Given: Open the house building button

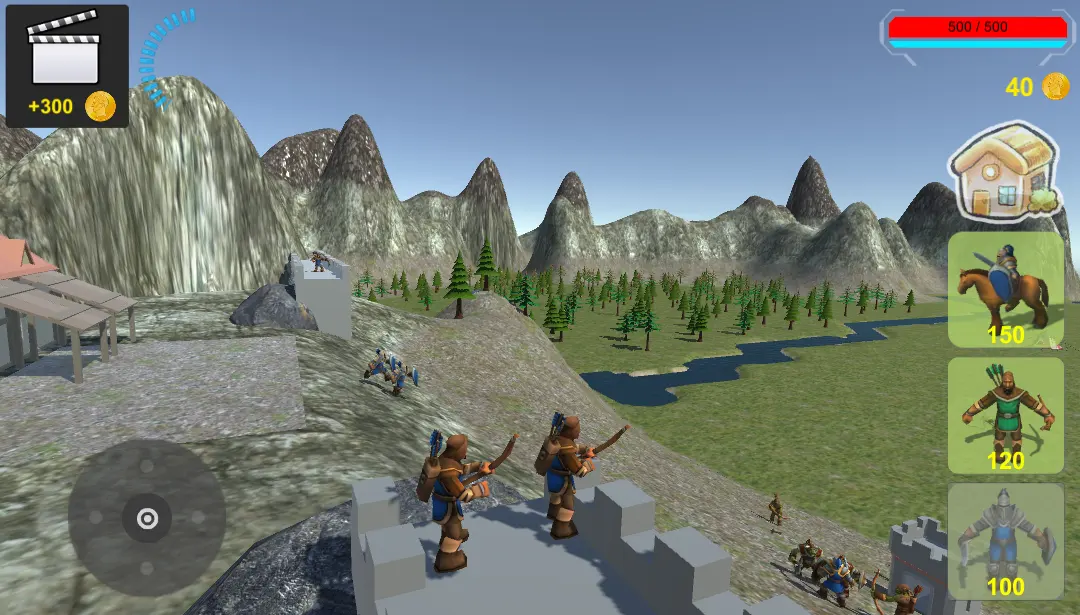Looking at the screenshot, I should click(1004, 172).
